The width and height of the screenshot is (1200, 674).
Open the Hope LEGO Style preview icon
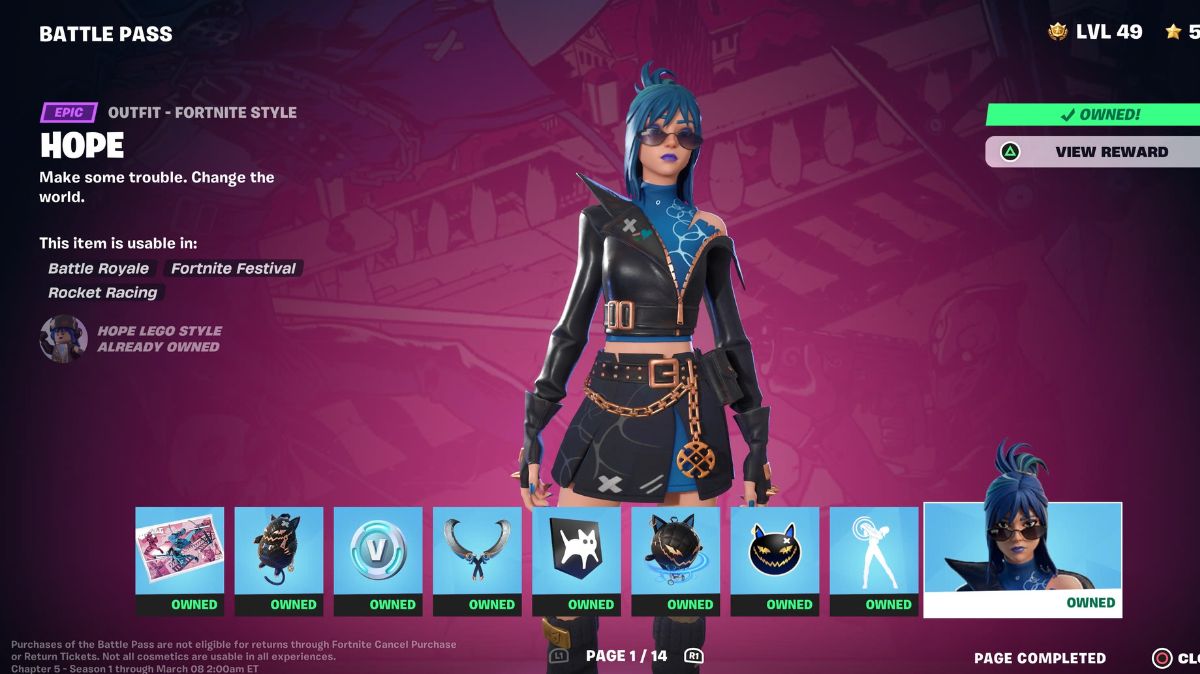(63, 339)
